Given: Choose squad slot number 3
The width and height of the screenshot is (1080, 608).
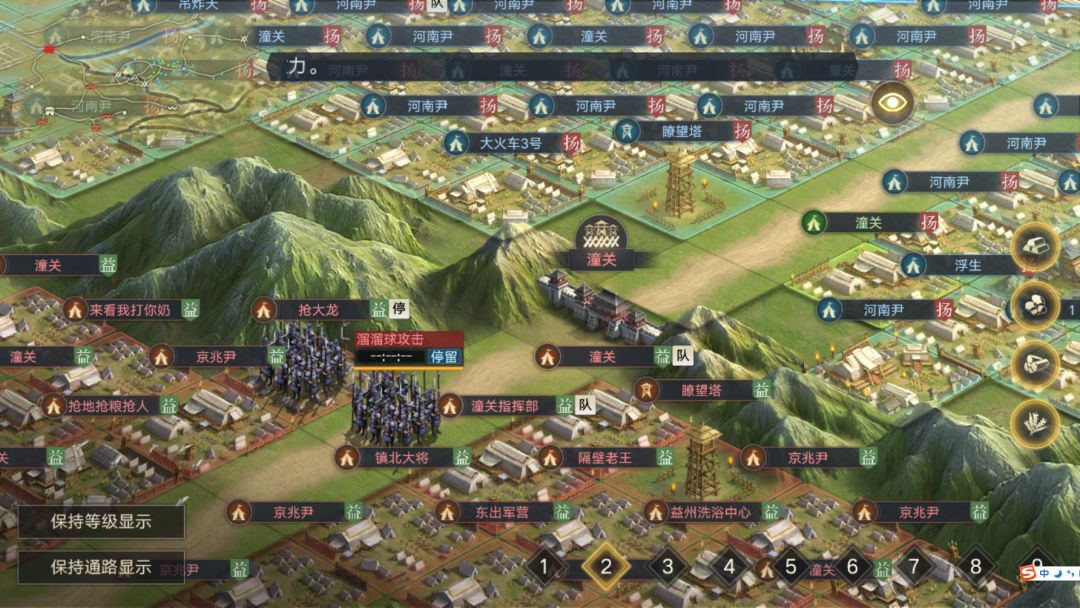Looking at the screenshot, I should point(667,568).
